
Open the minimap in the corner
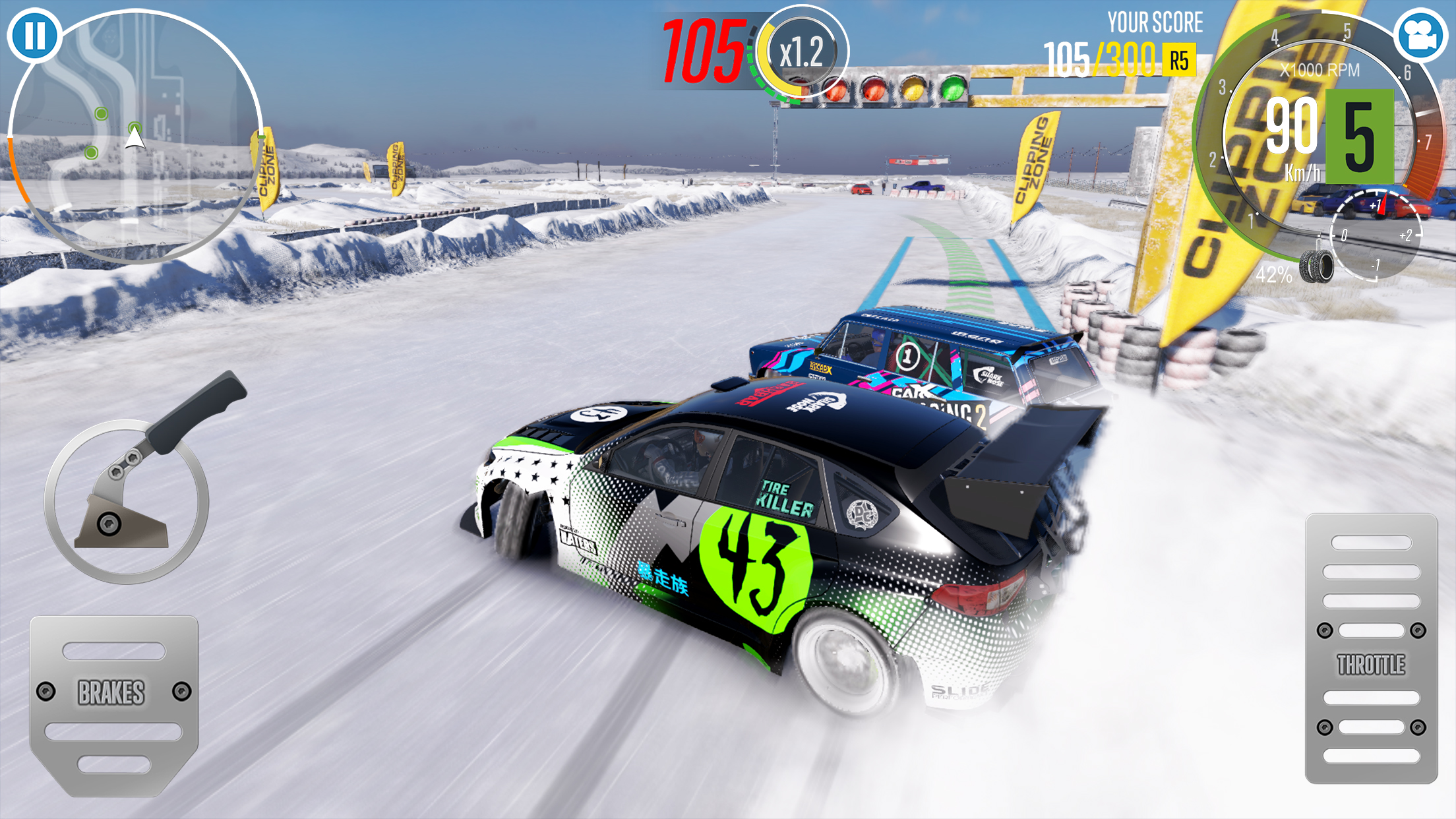[x=135, y=135]
